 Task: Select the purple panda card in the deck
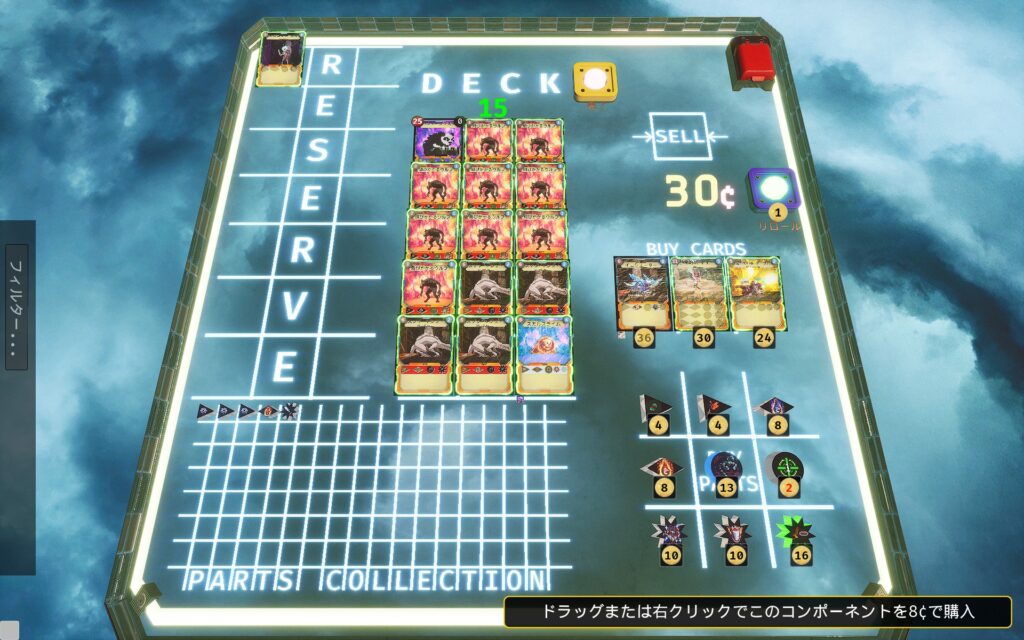point(437,140)
